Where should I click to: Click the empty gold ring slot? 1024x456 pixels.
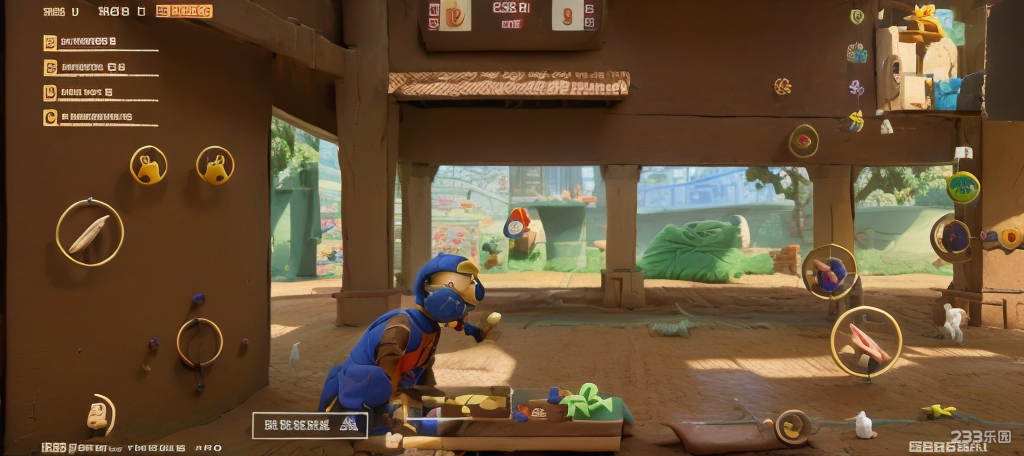pos(199,342)
